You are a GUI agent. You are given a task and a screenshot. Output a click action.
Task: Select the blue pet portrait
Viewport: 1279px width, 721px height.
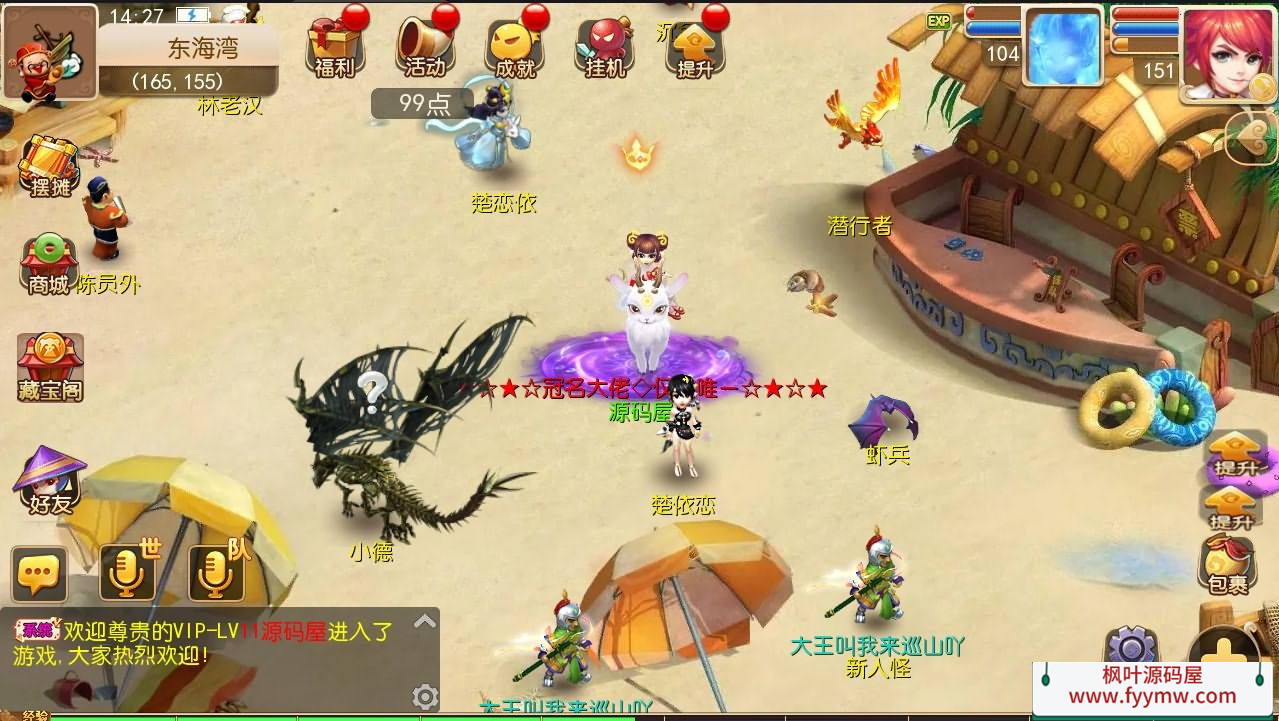coord(1062,46)
